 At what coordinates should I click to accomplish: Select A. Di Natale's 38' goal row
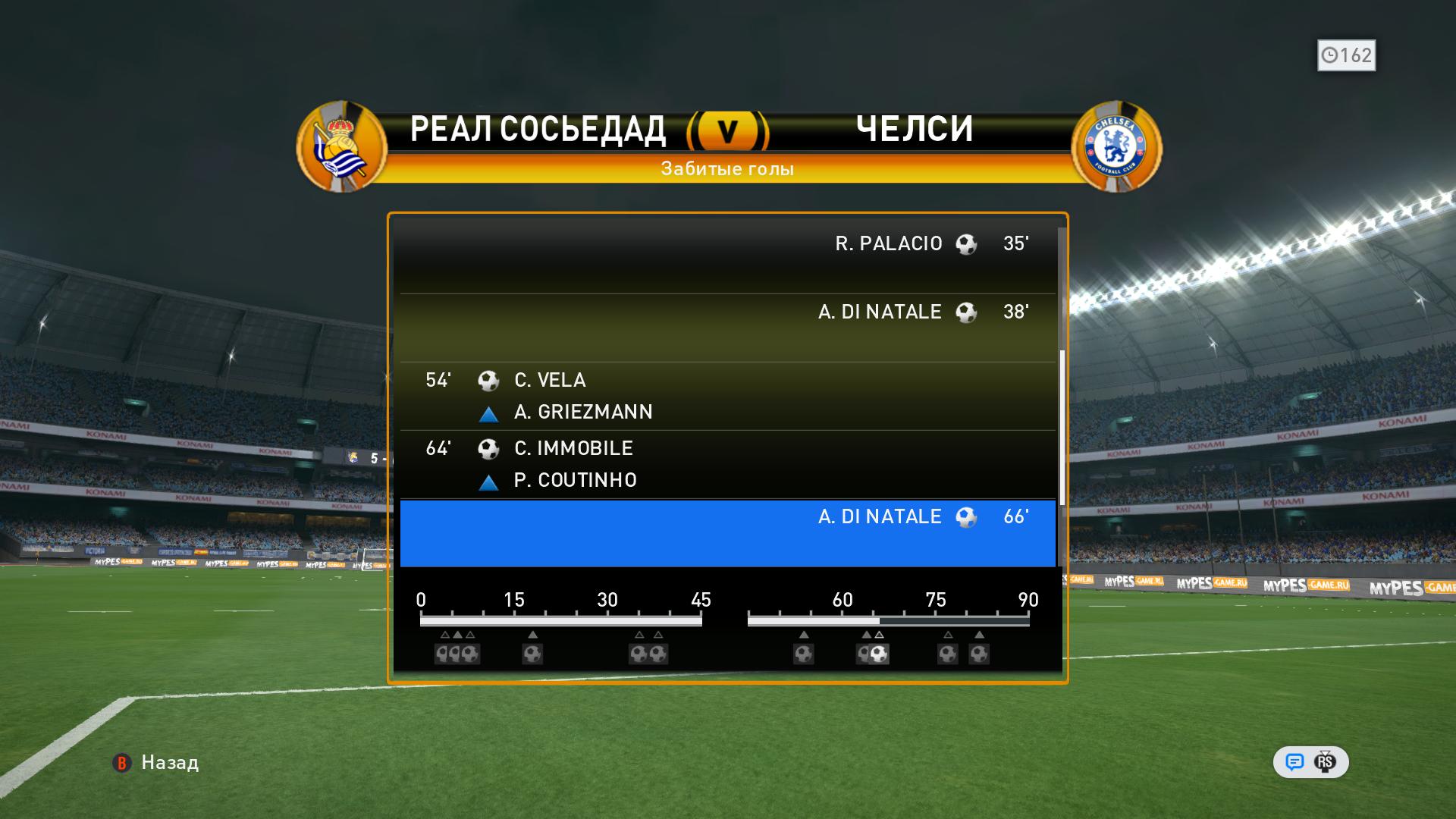[727, 328]
